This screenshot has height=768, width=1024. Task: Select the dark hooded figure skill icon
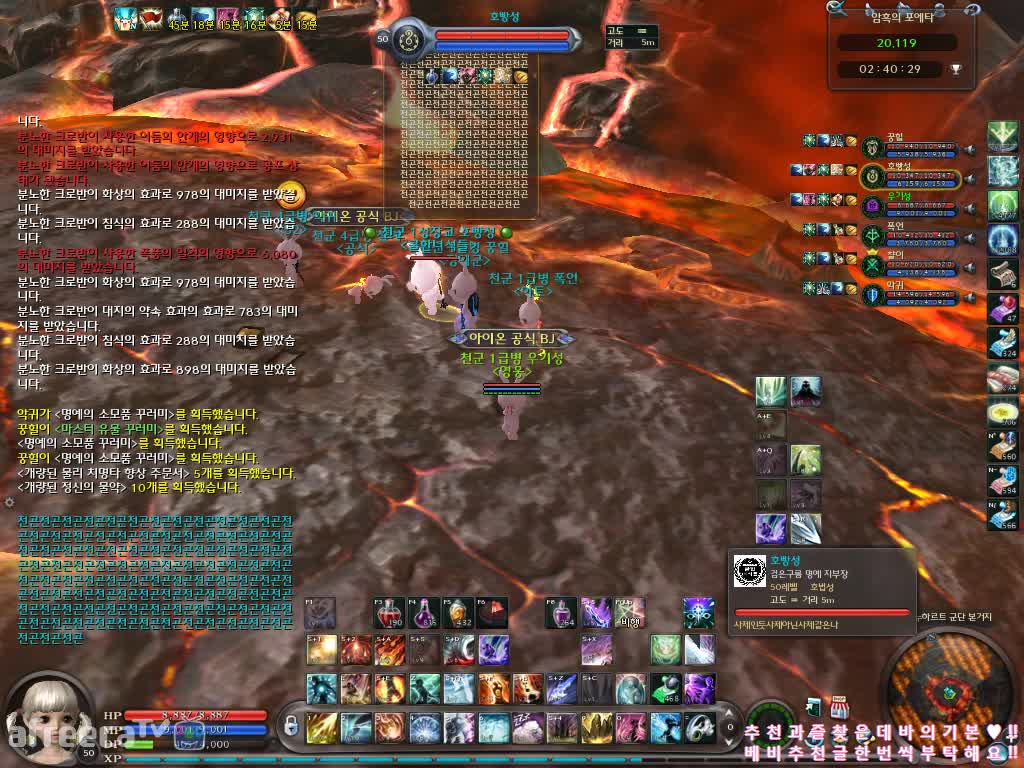point(806,391)
